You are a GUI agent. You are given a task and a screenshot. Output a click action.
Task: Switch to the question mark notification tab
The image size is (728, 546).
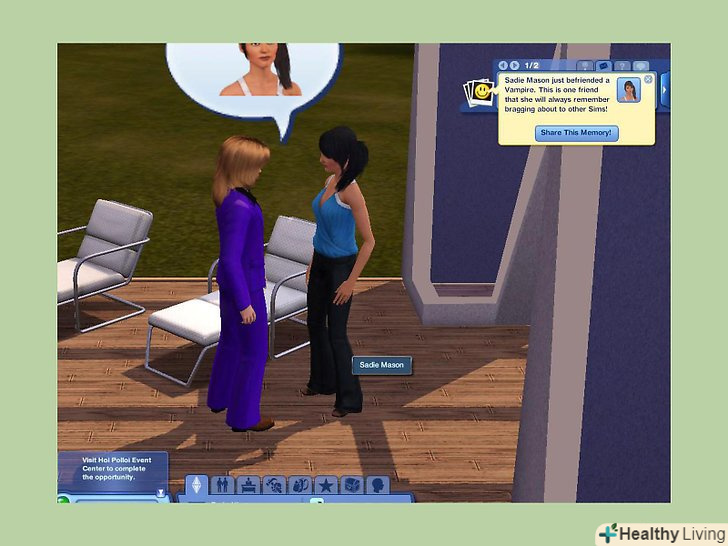(622, 66)
